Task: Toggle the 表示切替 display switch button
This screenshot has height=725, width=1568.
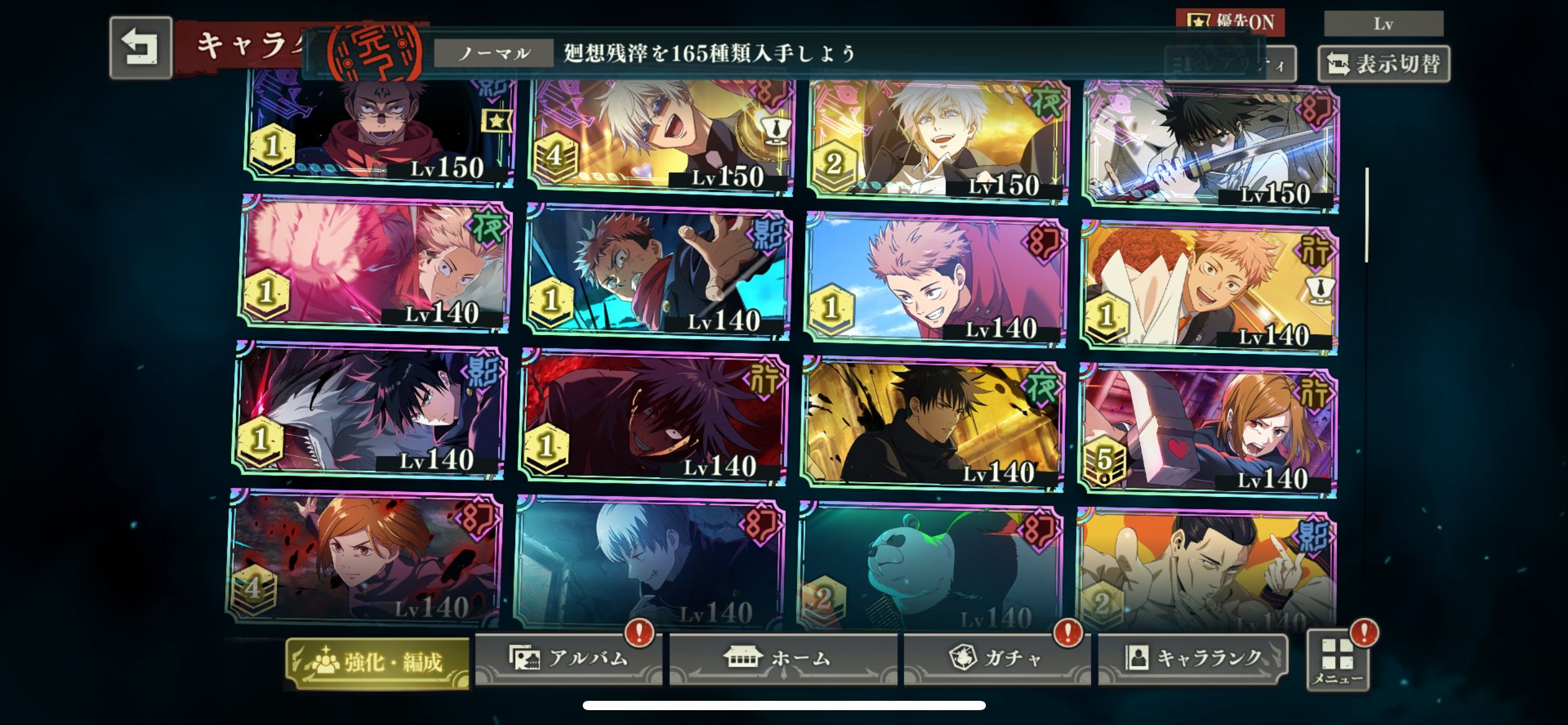Action: [1383, 64]
